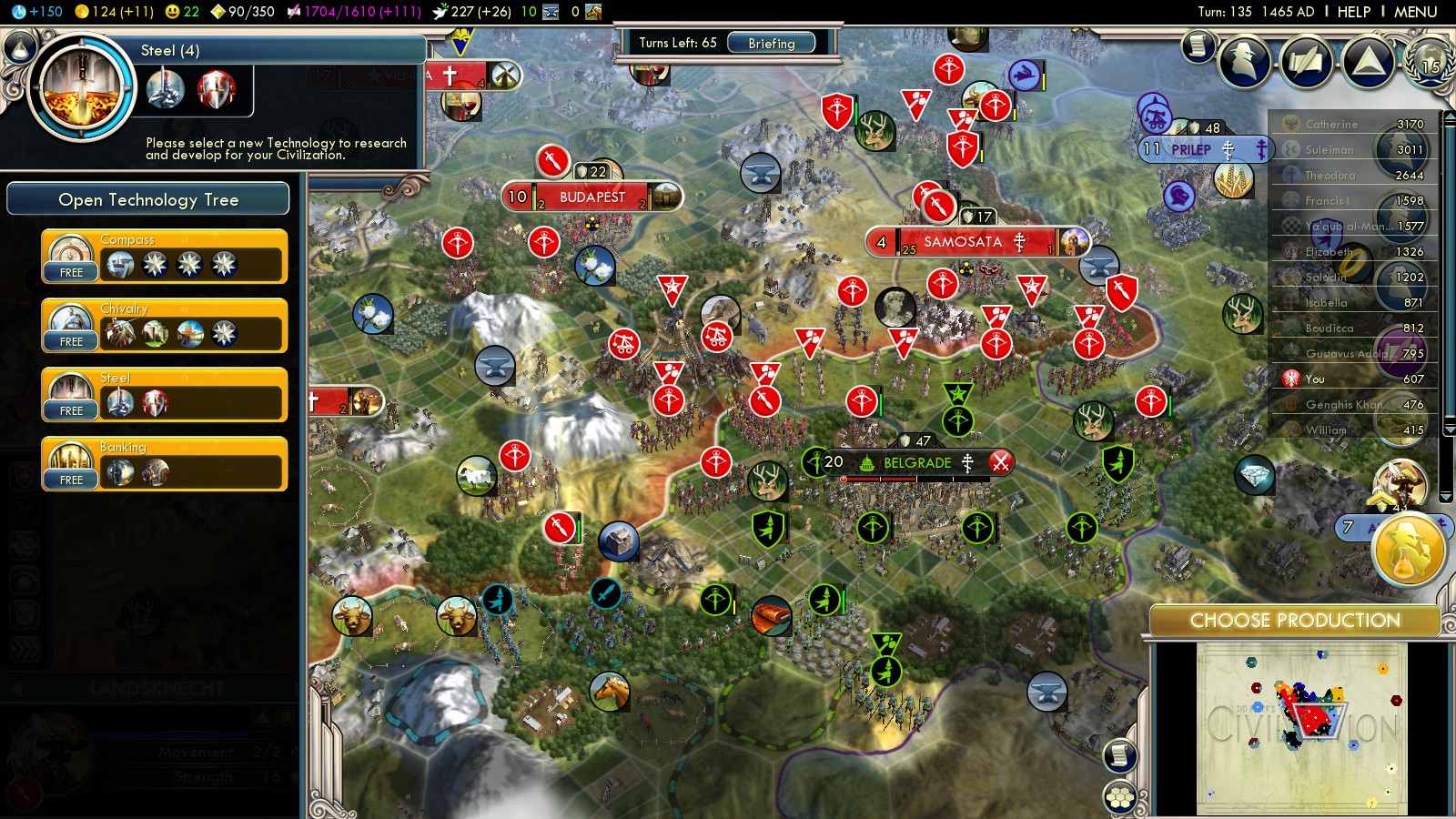The width and height of the screenshot is (1456, 819).
Task: Open the game MENU
Action: click(1415, 12)
